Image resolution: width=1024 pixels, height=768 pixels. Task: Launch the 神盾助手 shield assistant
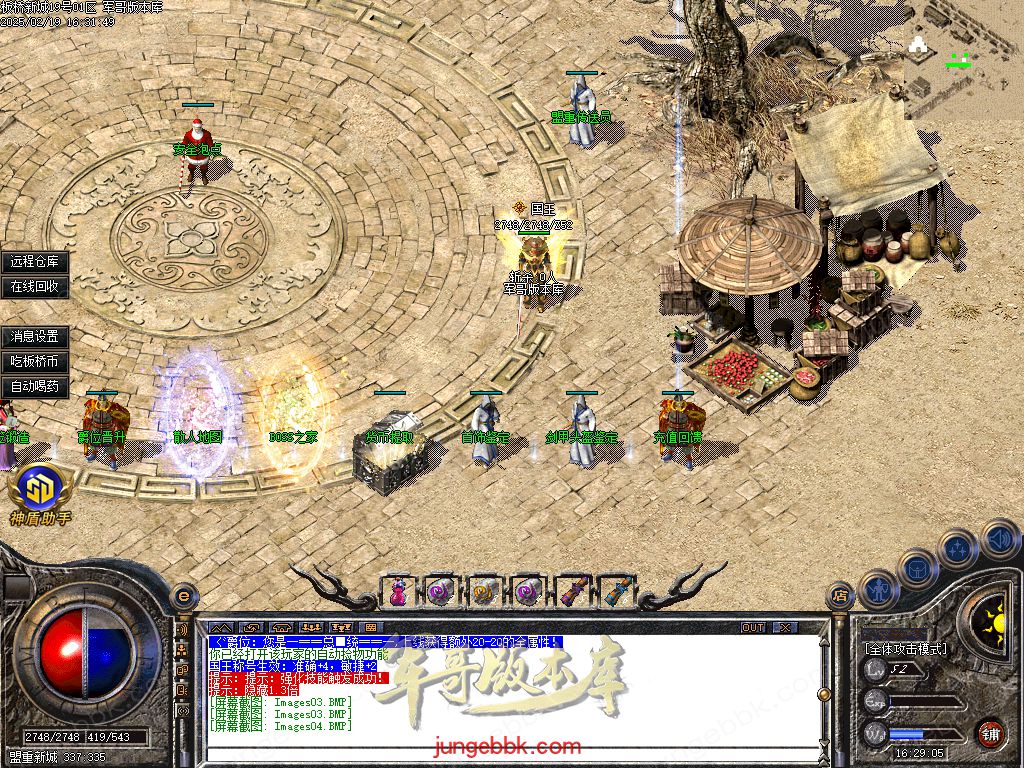40,492
